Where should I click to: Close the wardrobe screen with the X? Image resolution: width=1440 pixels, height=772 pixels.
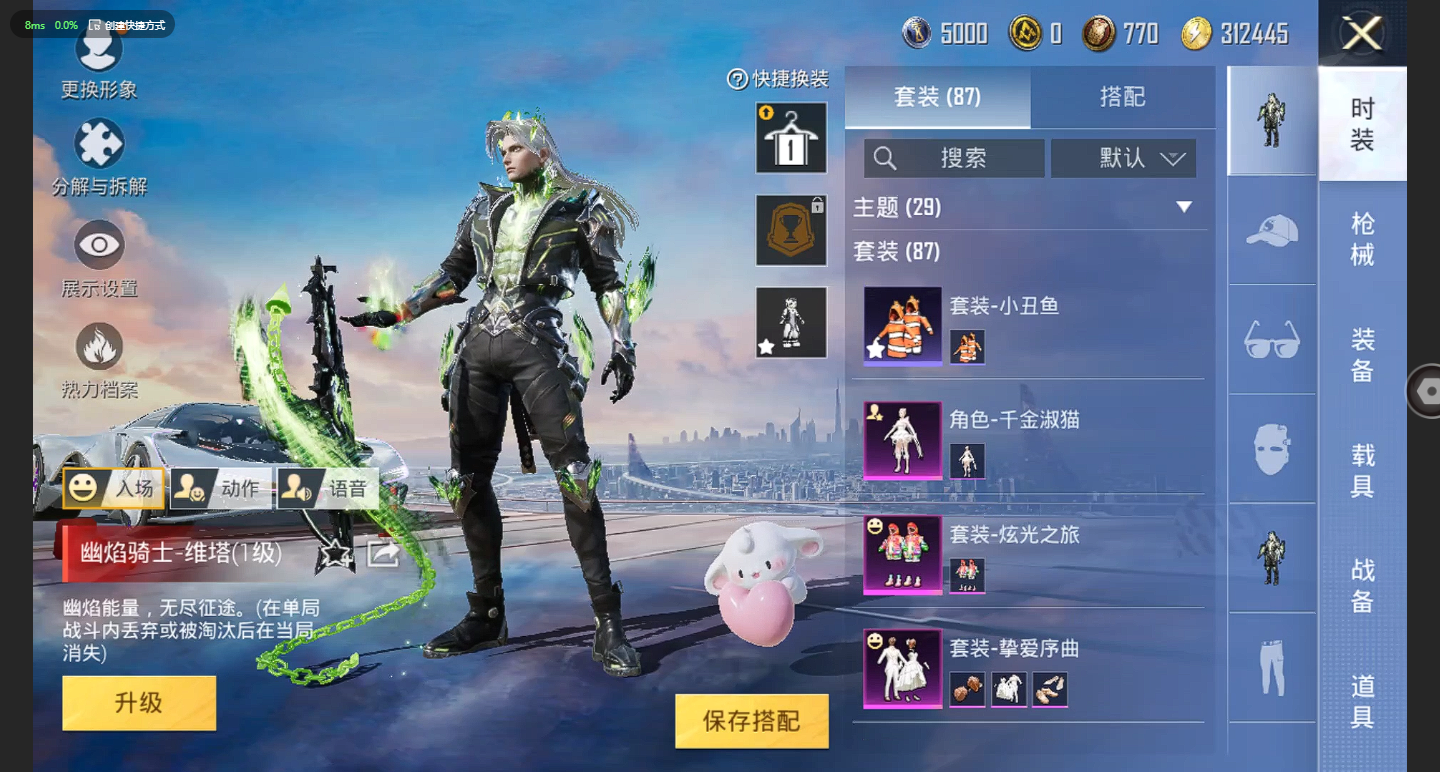coord(1362,34)
